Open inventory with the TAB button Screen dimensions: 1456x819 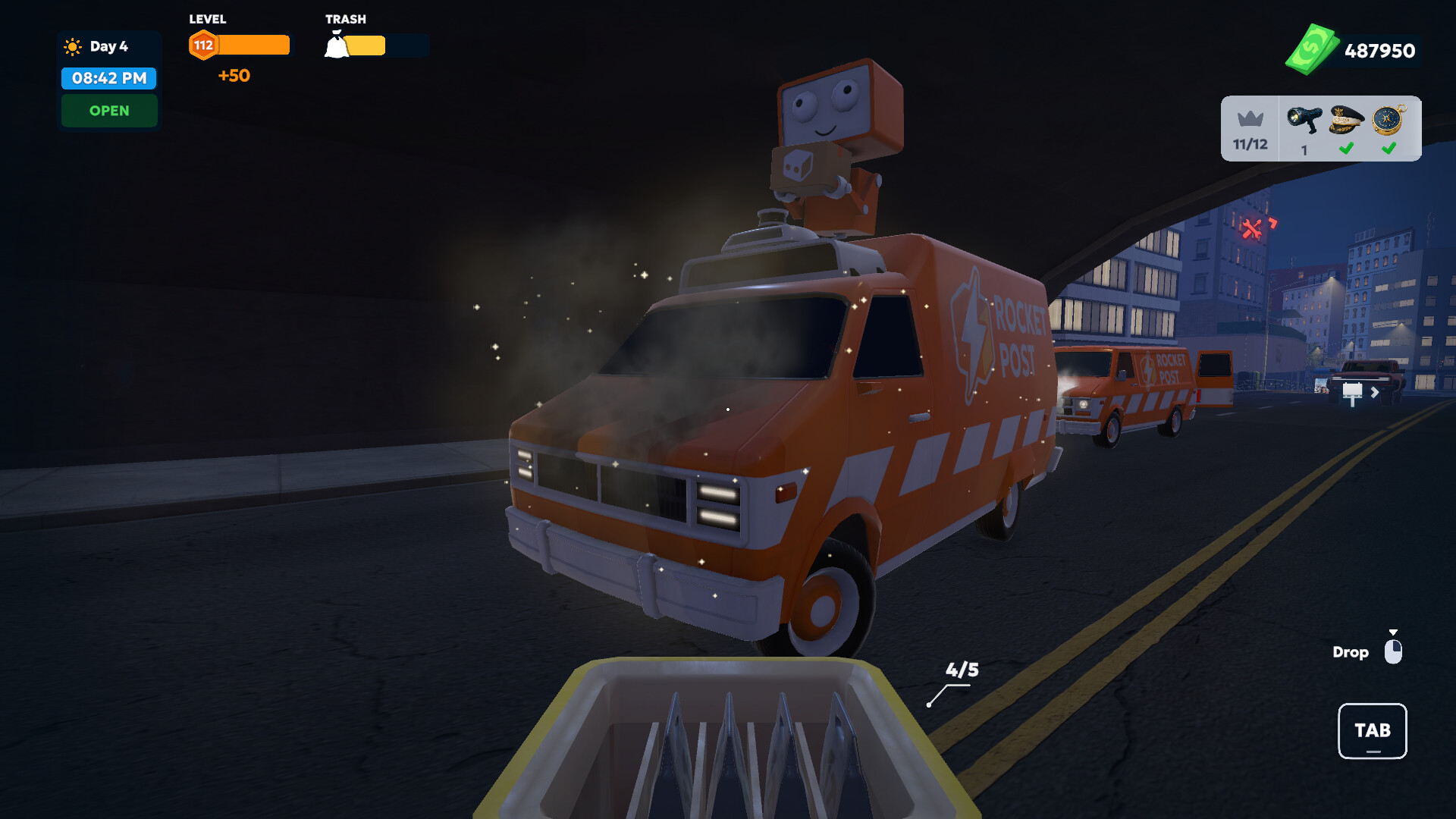[1372, 731]
